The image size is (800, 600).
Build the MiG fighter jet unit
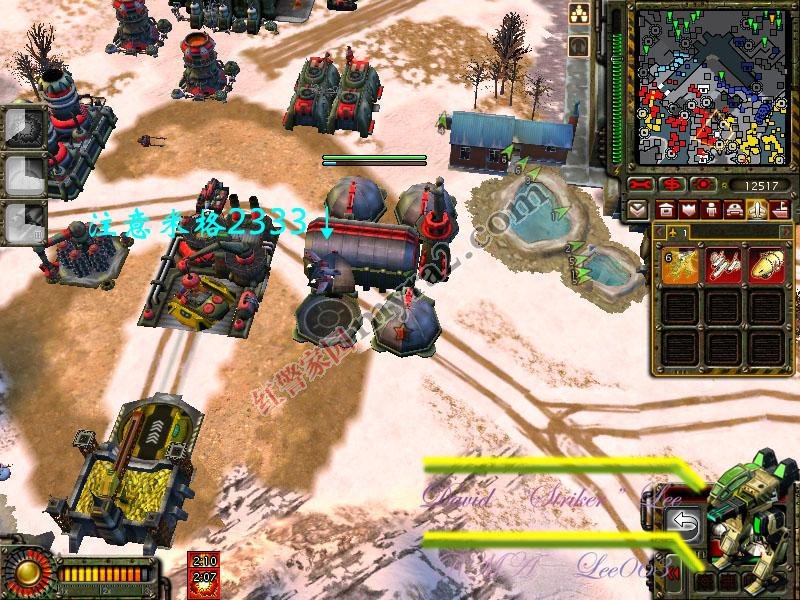724,265
